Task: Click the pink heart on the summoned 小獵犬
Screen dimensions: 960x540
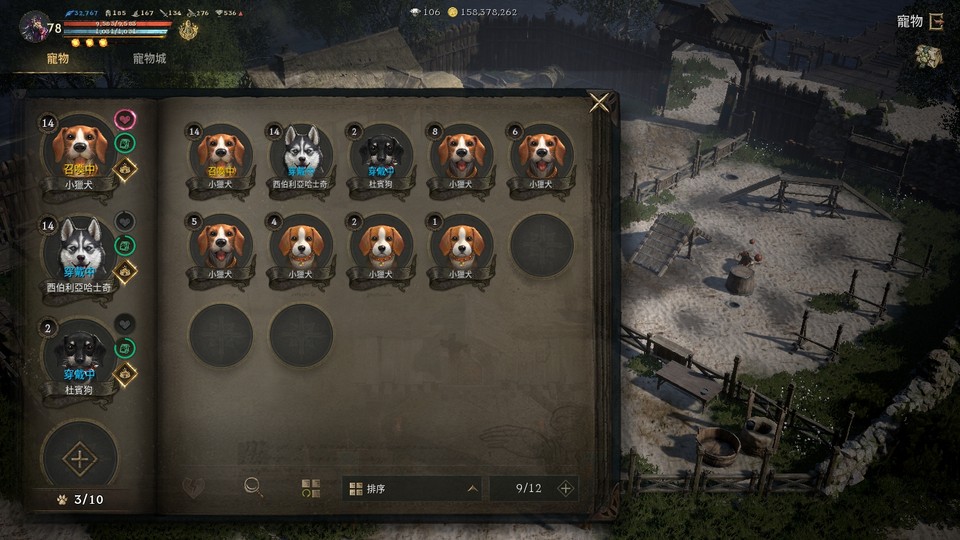Action: pos(125,120)
